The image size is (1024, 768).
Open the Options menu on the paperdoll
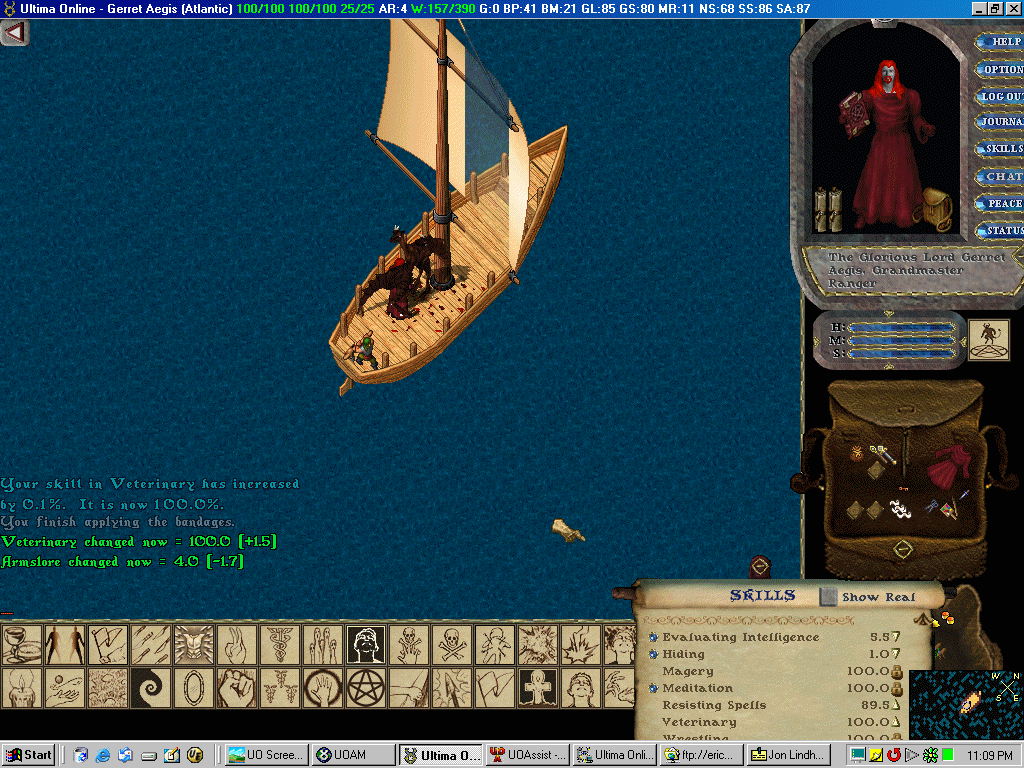[x=1001, y=69]
